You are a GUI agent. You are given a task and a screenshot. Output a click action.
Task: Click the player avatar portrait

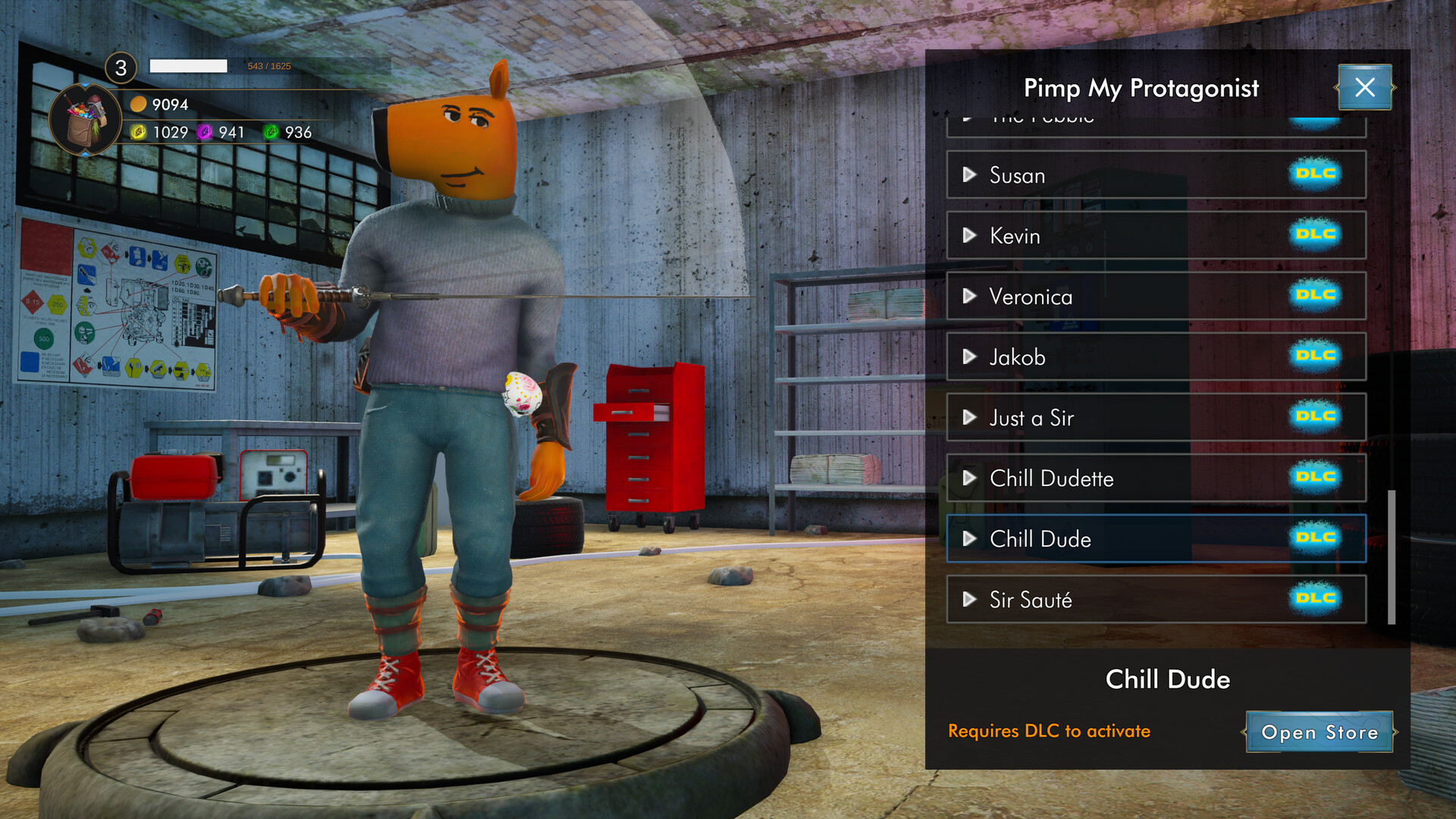coord(83,114)
